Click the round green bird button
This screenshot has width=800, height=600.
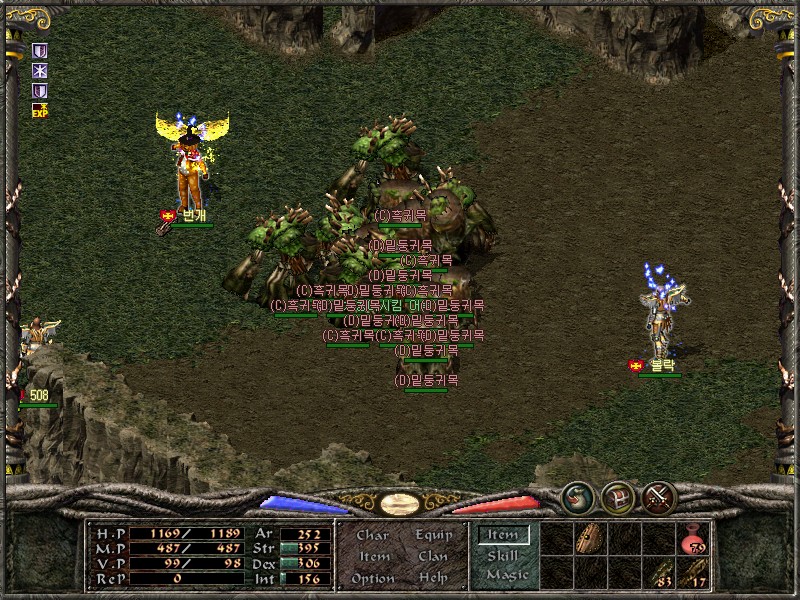point(577,496)
